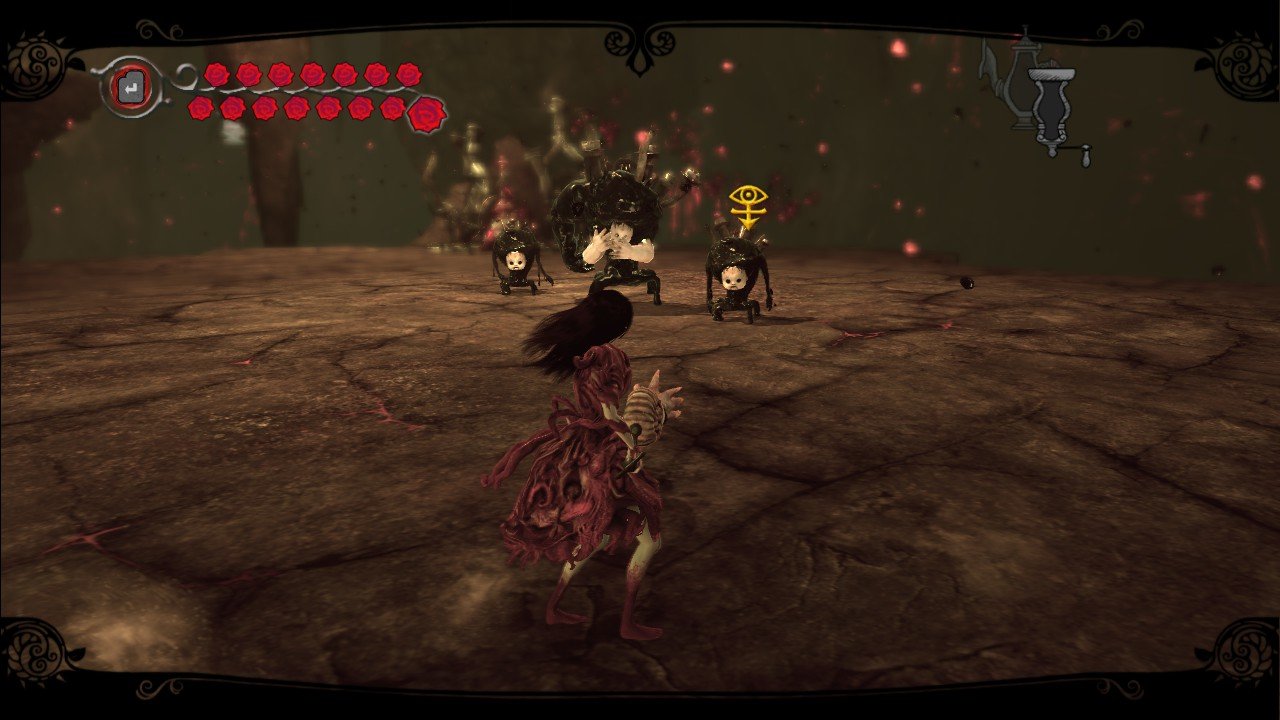Click the yellow eye lock-on marker
The width and height of the screenshot is (1280, 720).
(x=746, y=205)
